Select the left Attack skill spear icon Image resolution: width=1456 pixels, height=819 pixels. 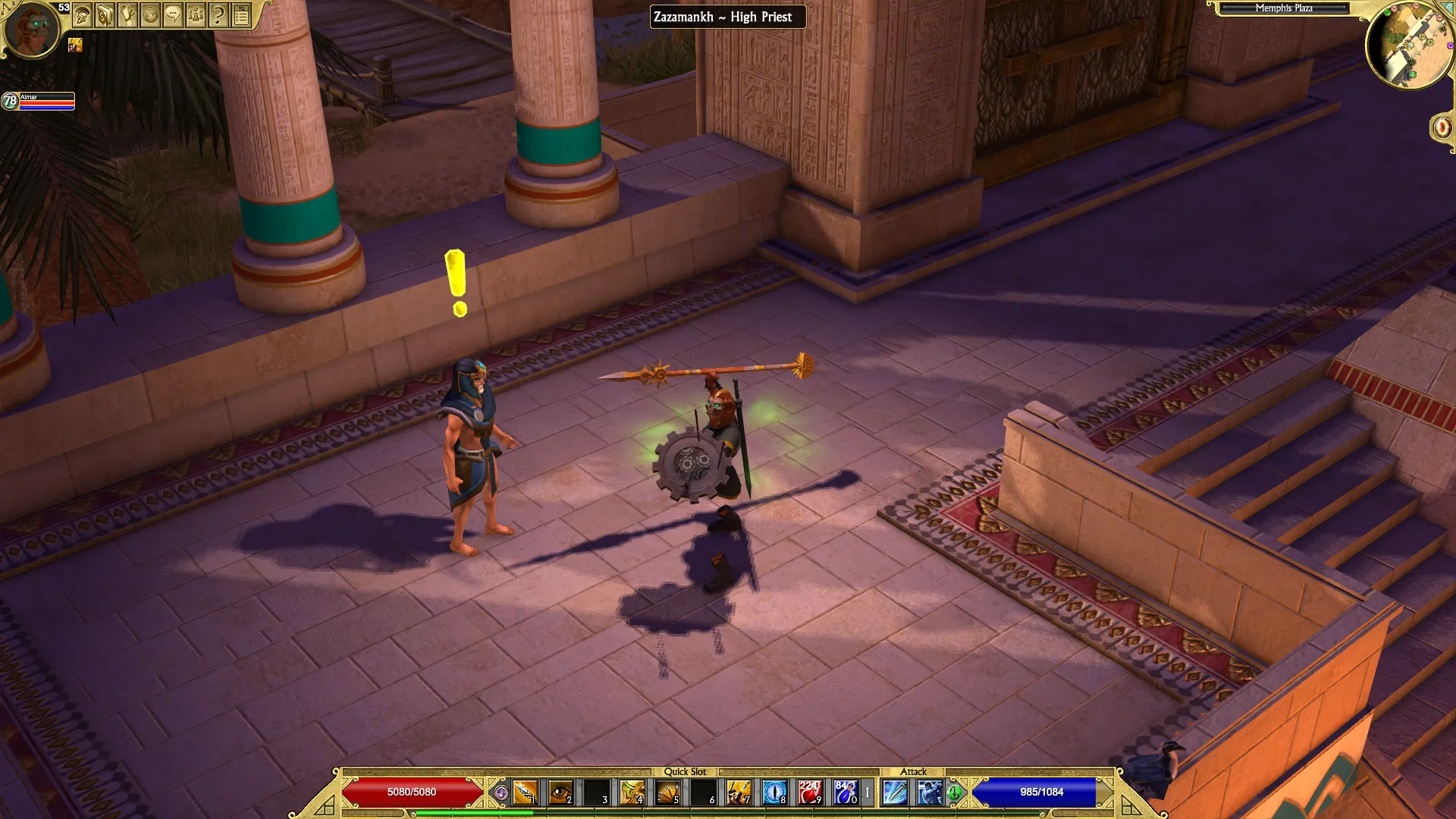click(895, 792)
